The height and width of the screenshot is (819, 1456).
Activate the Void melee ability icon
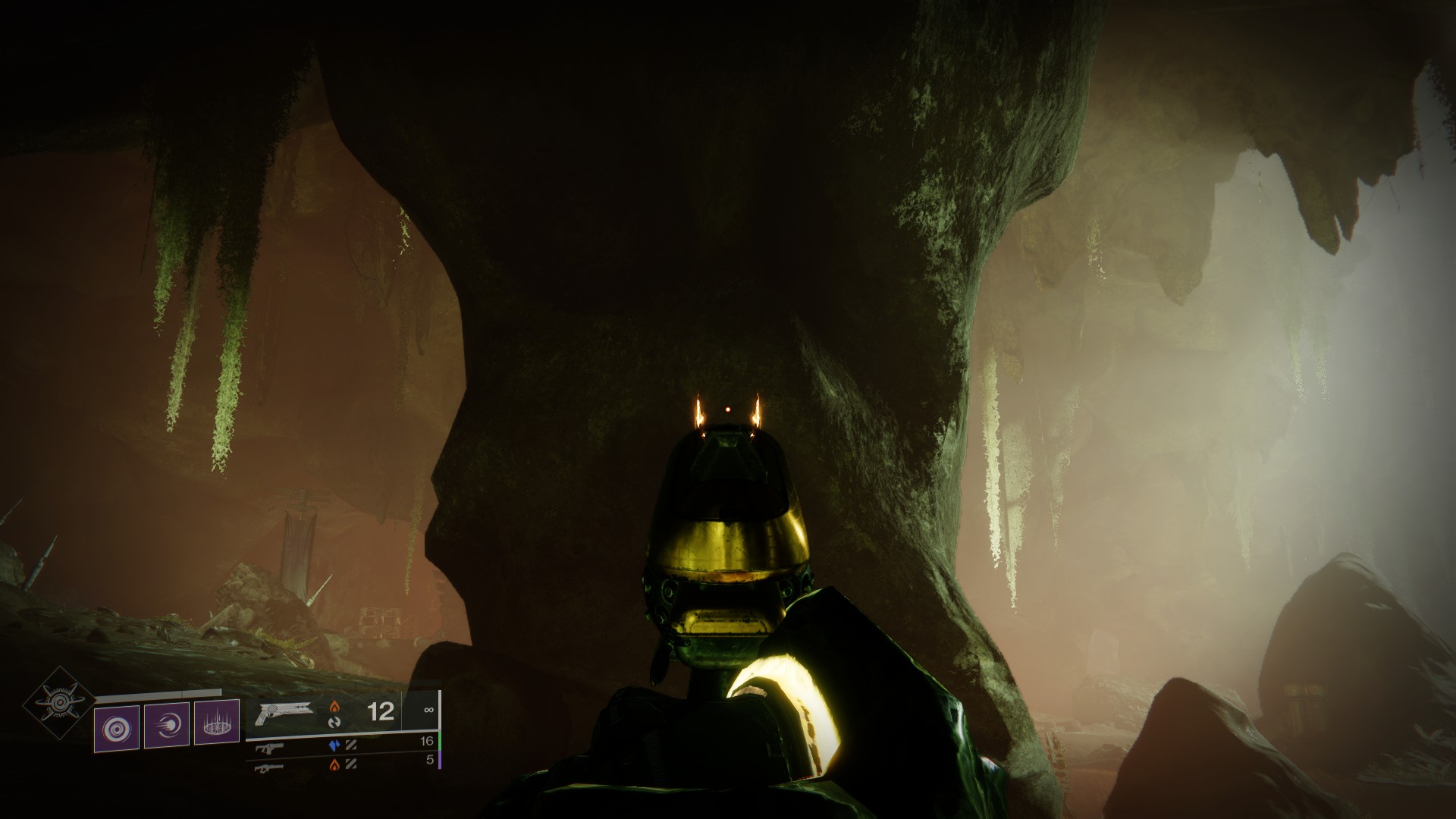(x=167, y=726)
